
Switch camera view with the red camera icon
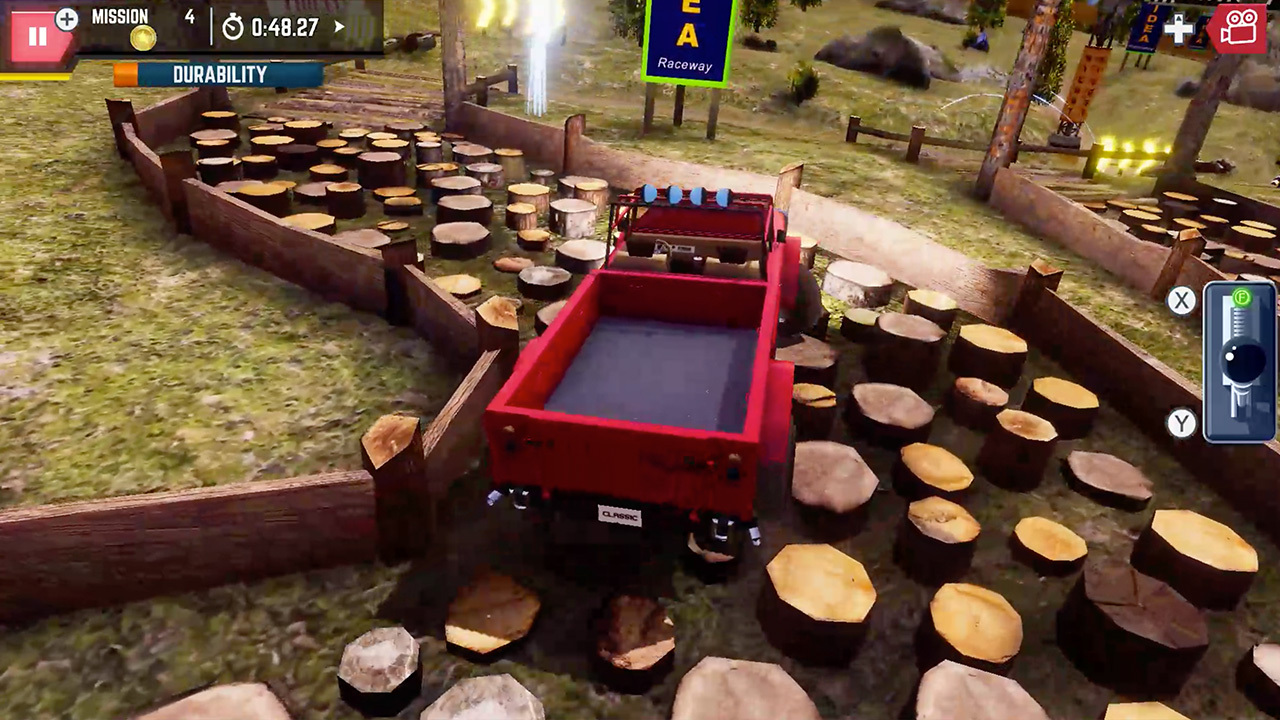[1238, 30]
